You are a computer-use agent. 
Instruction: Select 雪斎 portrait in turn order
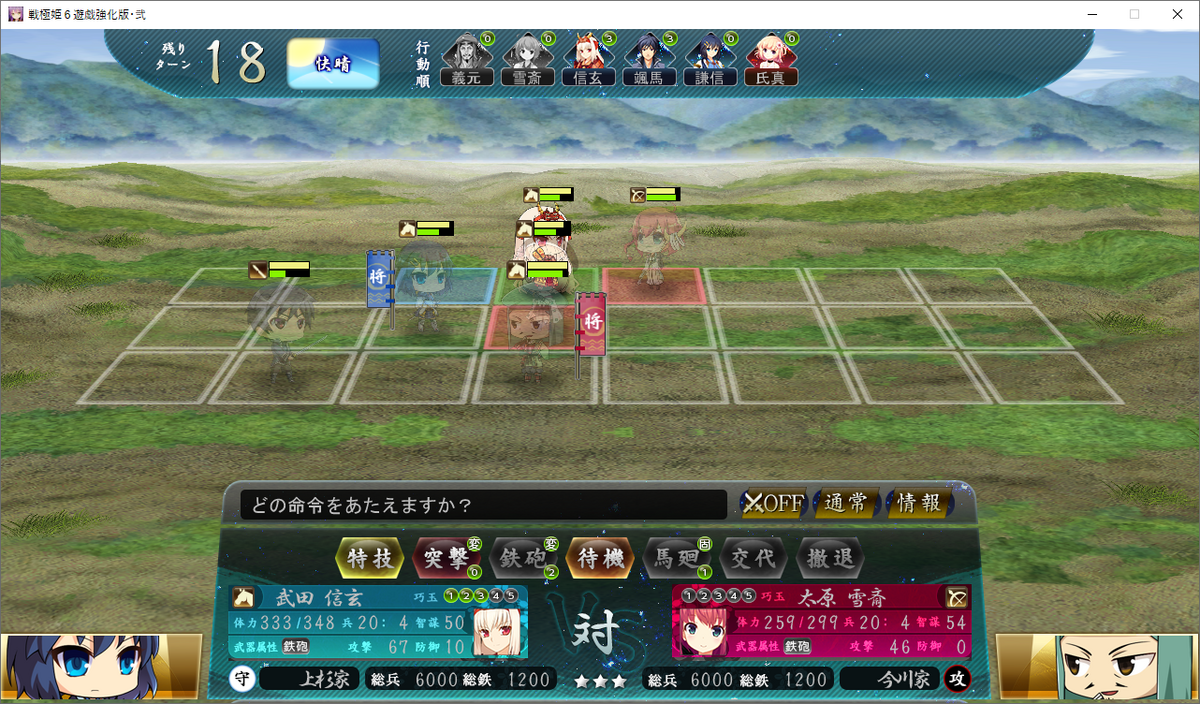point(527,60)
